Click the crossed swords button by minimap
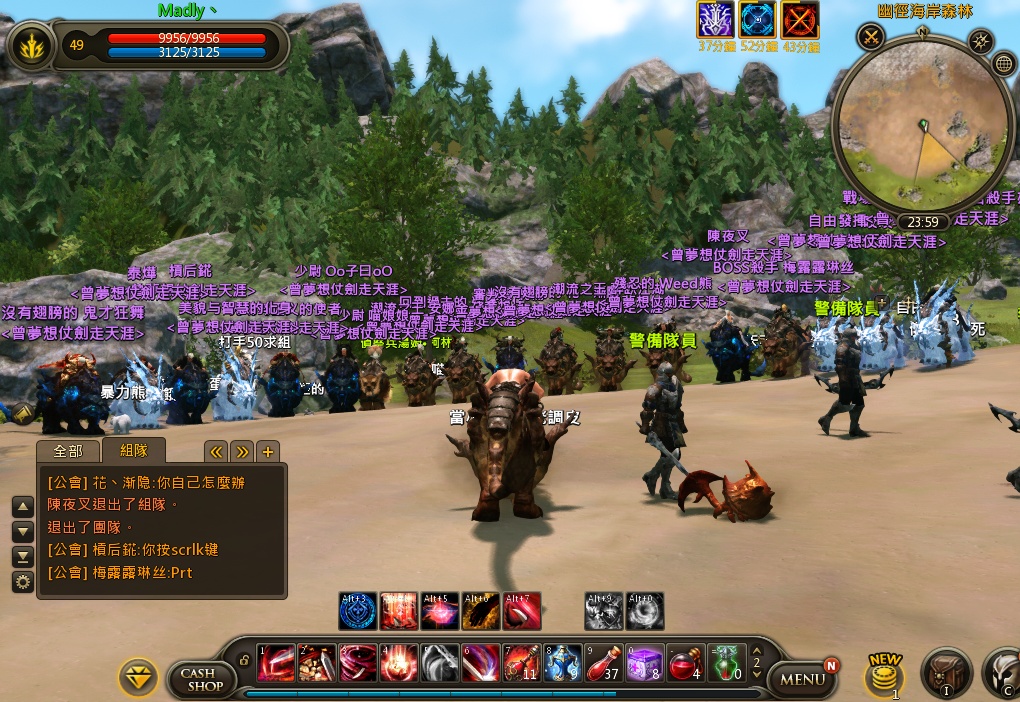 871,38
